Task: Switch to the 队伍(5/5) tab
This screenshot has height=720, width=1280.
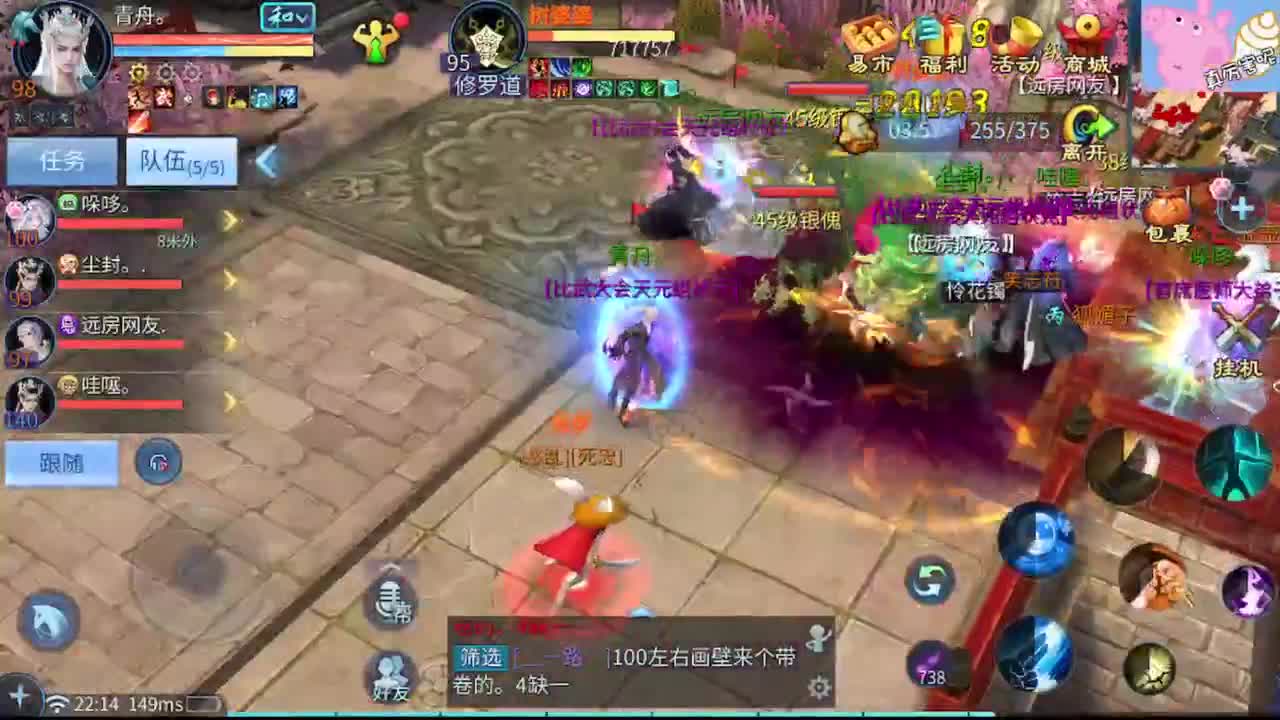Action: pyautogui.click(x=180, y=161)
